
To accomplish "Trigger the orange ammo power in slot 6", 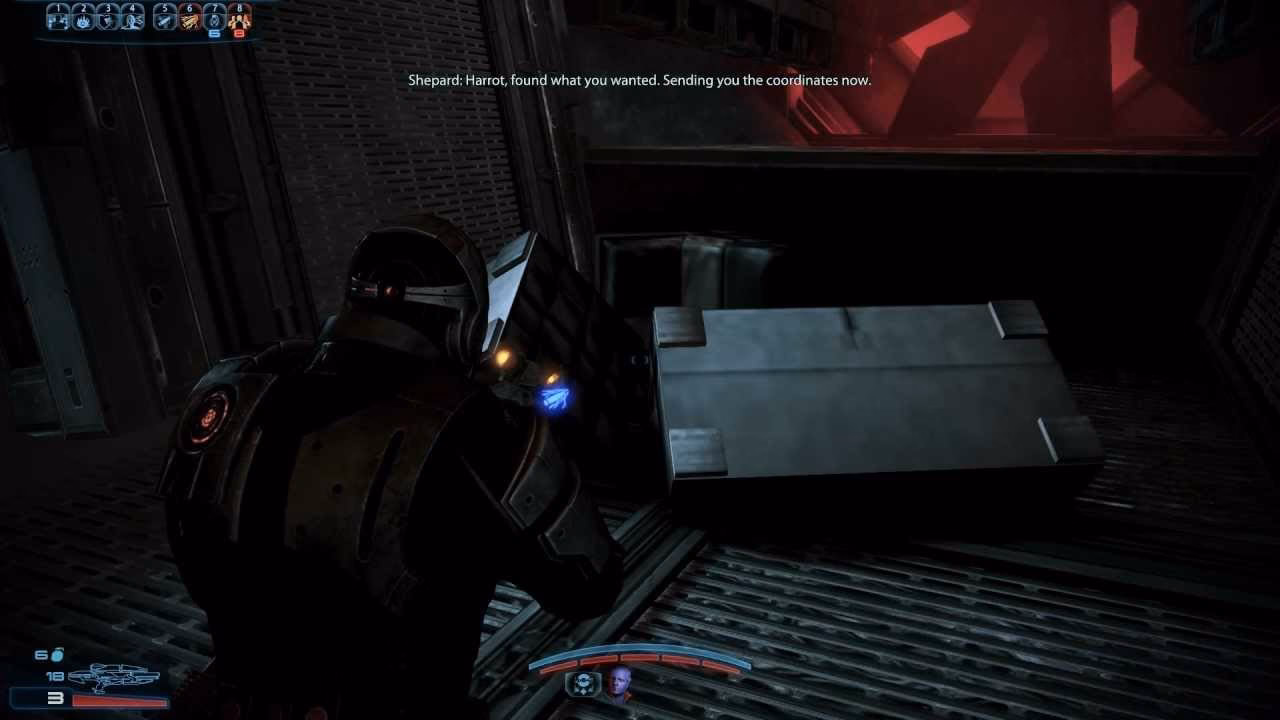I will [x=190, y=22].
